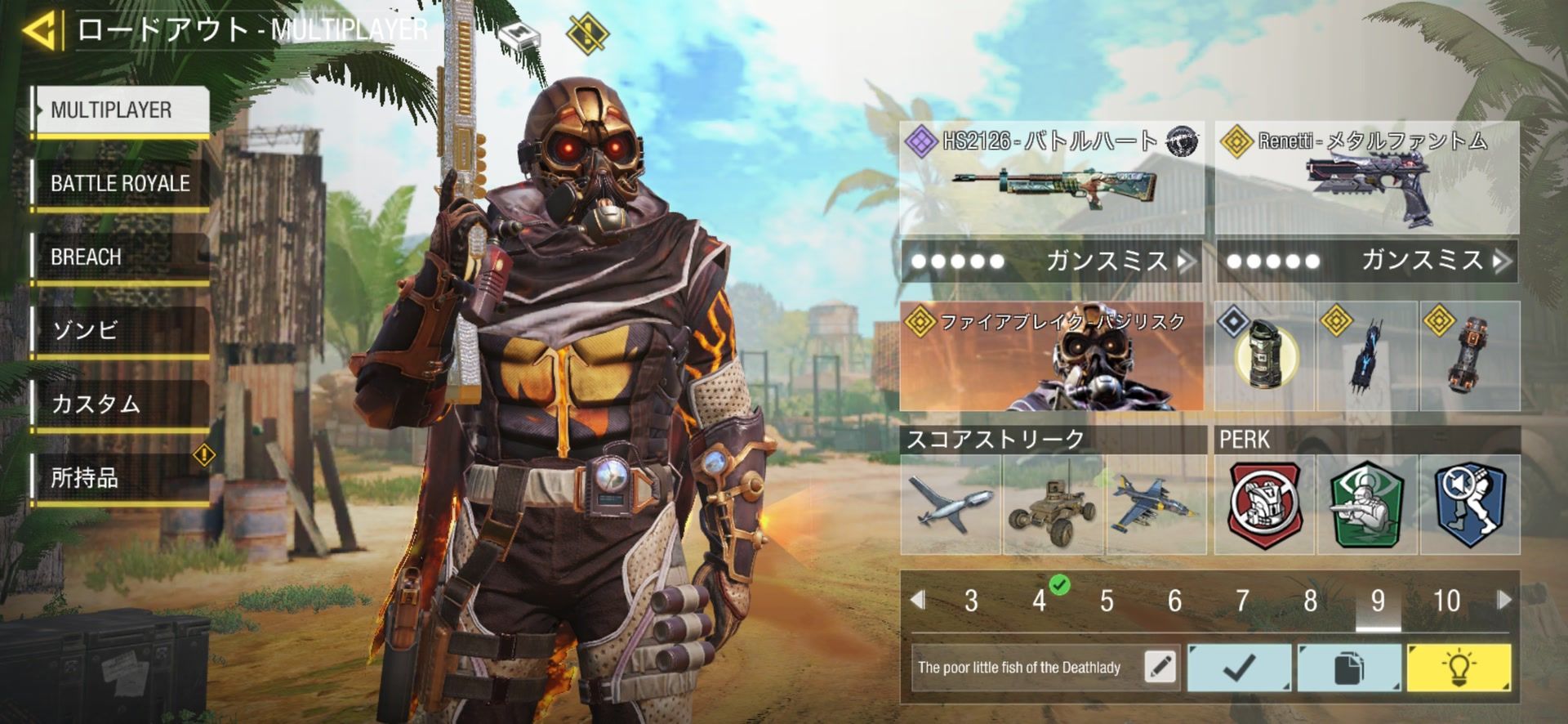Confirm the loadout with the checkmark button
Viewport: 1568px width, 724px height.
click(x=1239, y=668)
